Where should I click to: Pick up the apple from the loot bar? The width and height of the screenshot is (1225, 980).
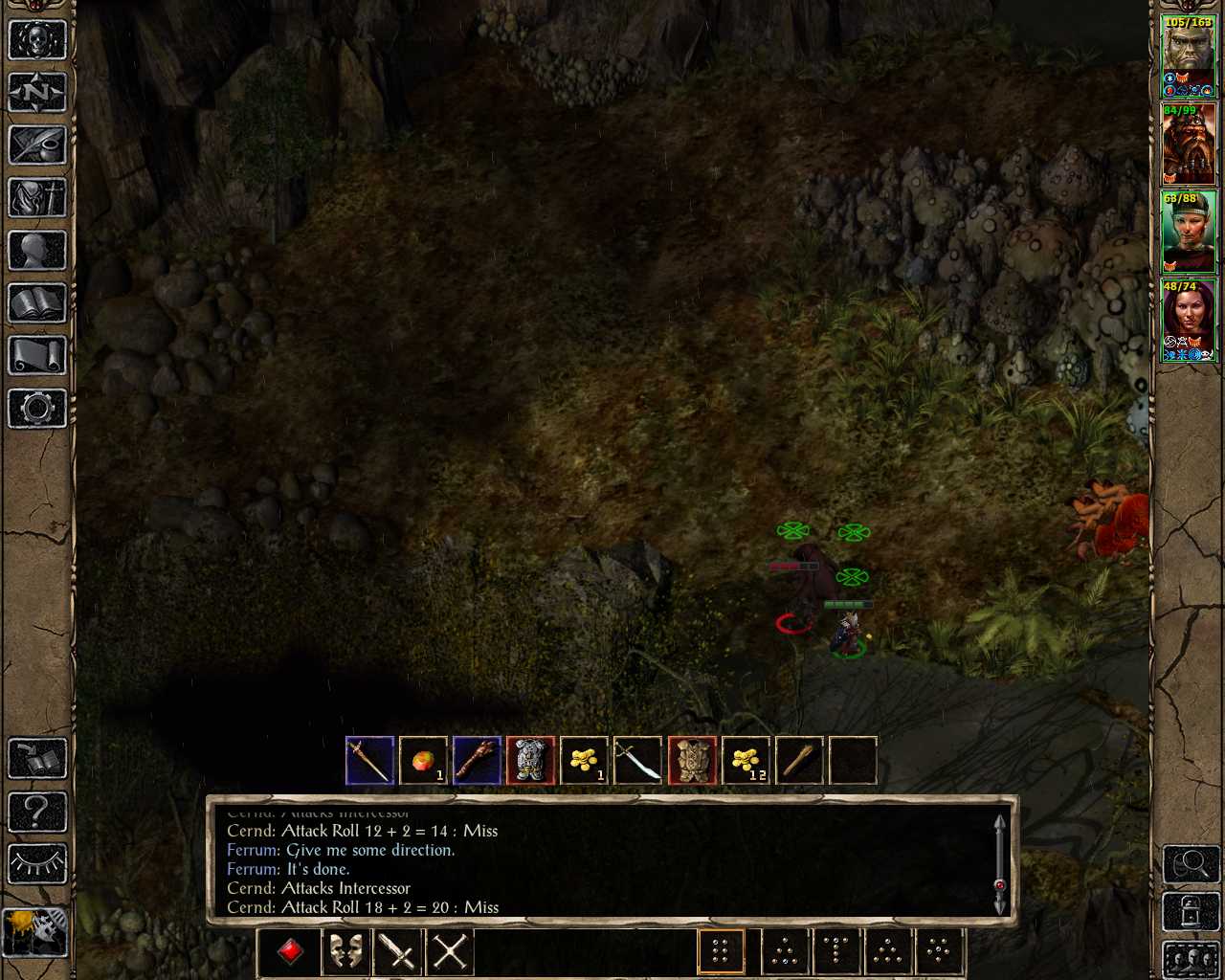coord(423,761)
